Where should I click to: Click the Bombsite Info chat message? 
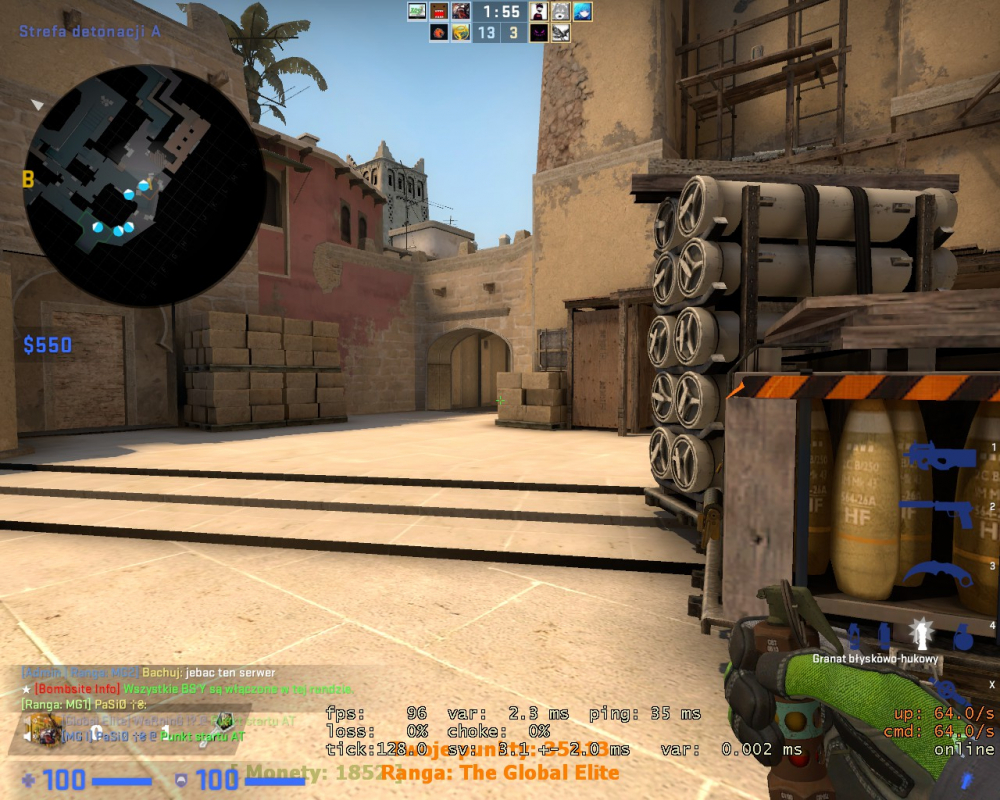coord(190,689)
